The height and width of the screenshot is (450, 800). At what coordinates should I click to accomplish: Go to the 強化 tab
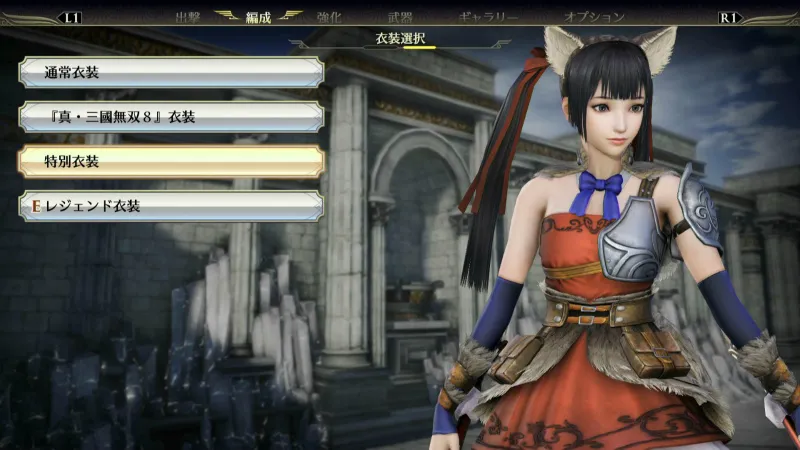click(x=330, y=17)
